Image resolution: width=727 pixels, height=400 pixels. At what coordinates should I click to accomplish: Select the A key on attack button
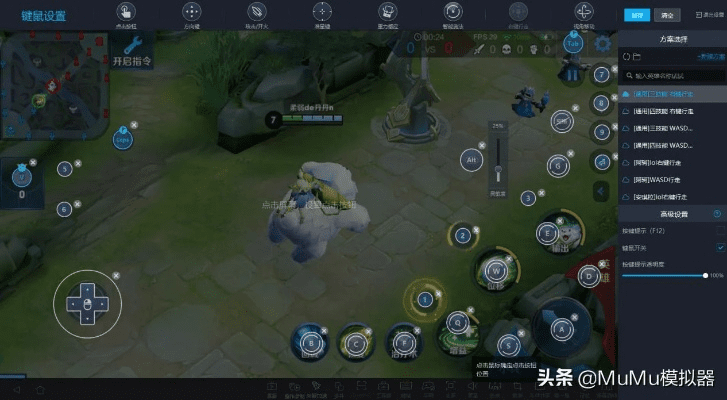(561, 326)
